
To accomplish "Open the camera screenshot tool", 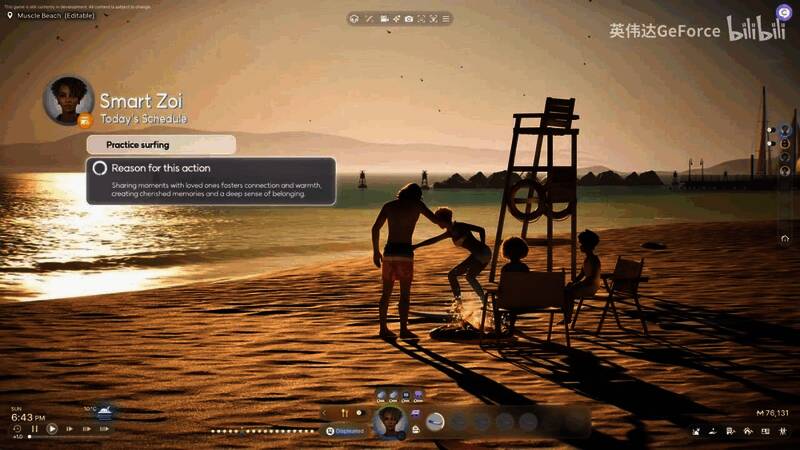I will [408, 18].
